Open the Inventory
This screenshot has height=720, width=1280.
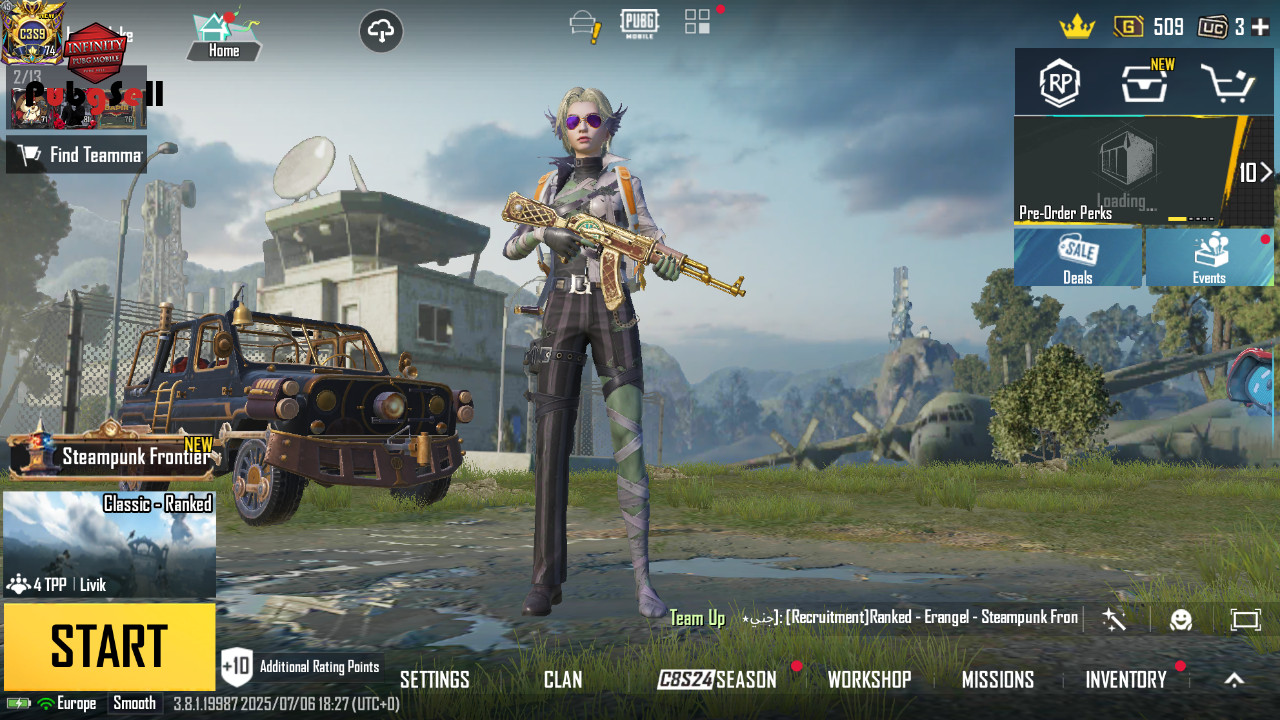click(x=1126, y=680)
